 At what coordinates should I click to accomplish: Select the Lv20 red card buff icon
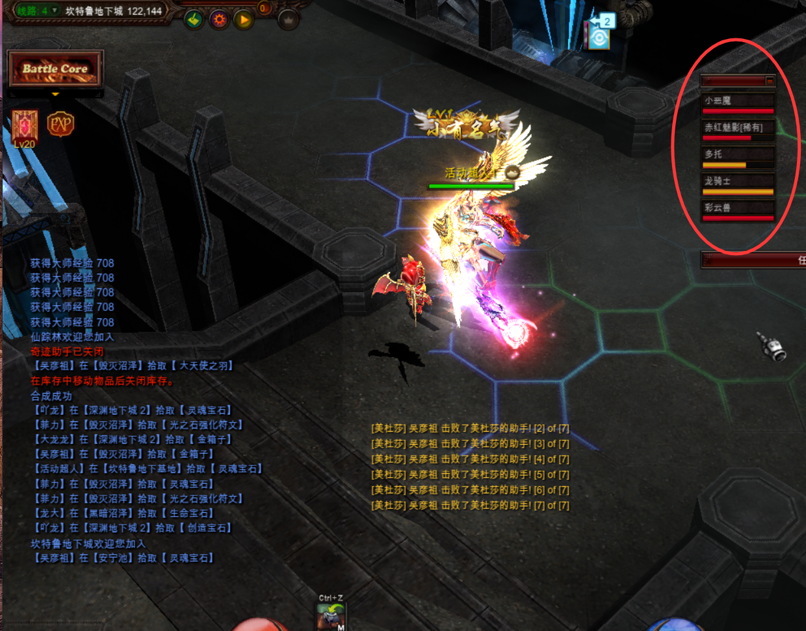[24, 125]
